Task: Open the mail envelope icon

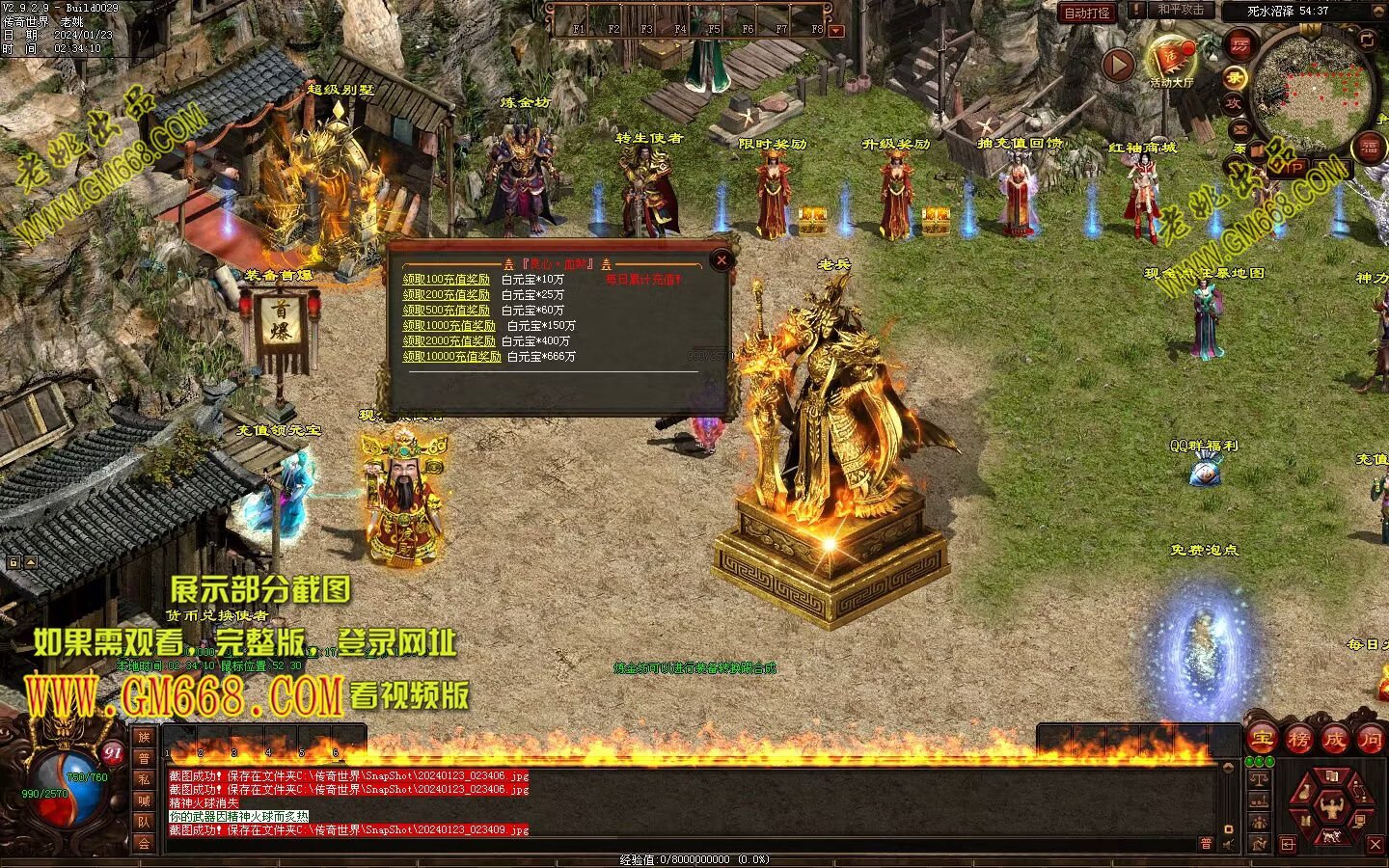Action: pos(1239,127)
